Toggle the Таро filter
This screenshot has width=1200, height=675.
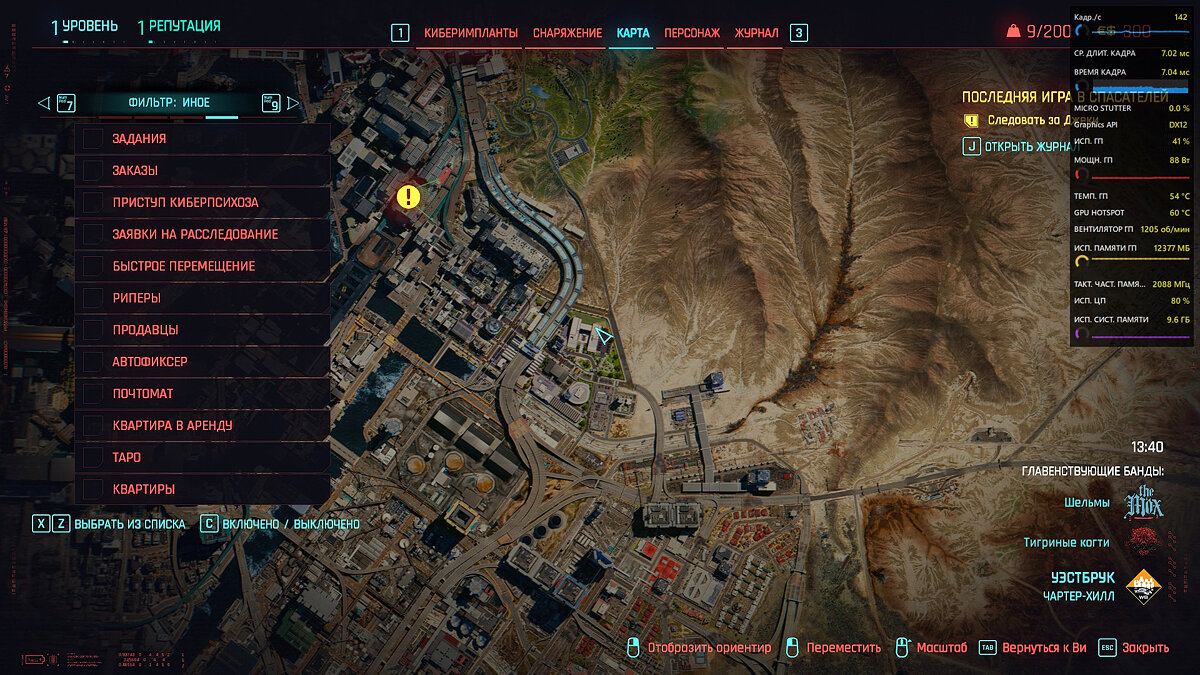coord(94,457)
